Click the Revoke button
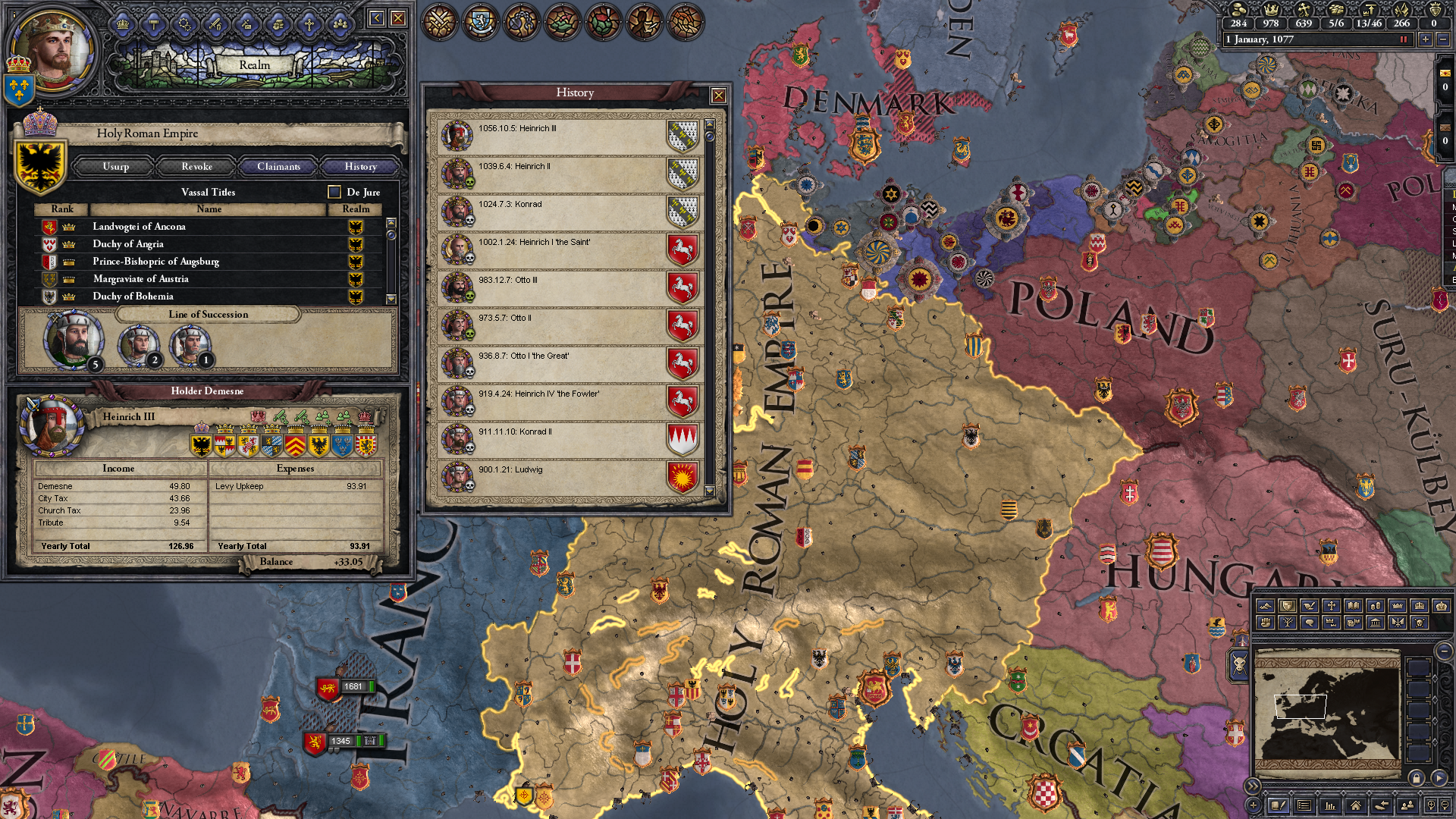 pos(196,166)
